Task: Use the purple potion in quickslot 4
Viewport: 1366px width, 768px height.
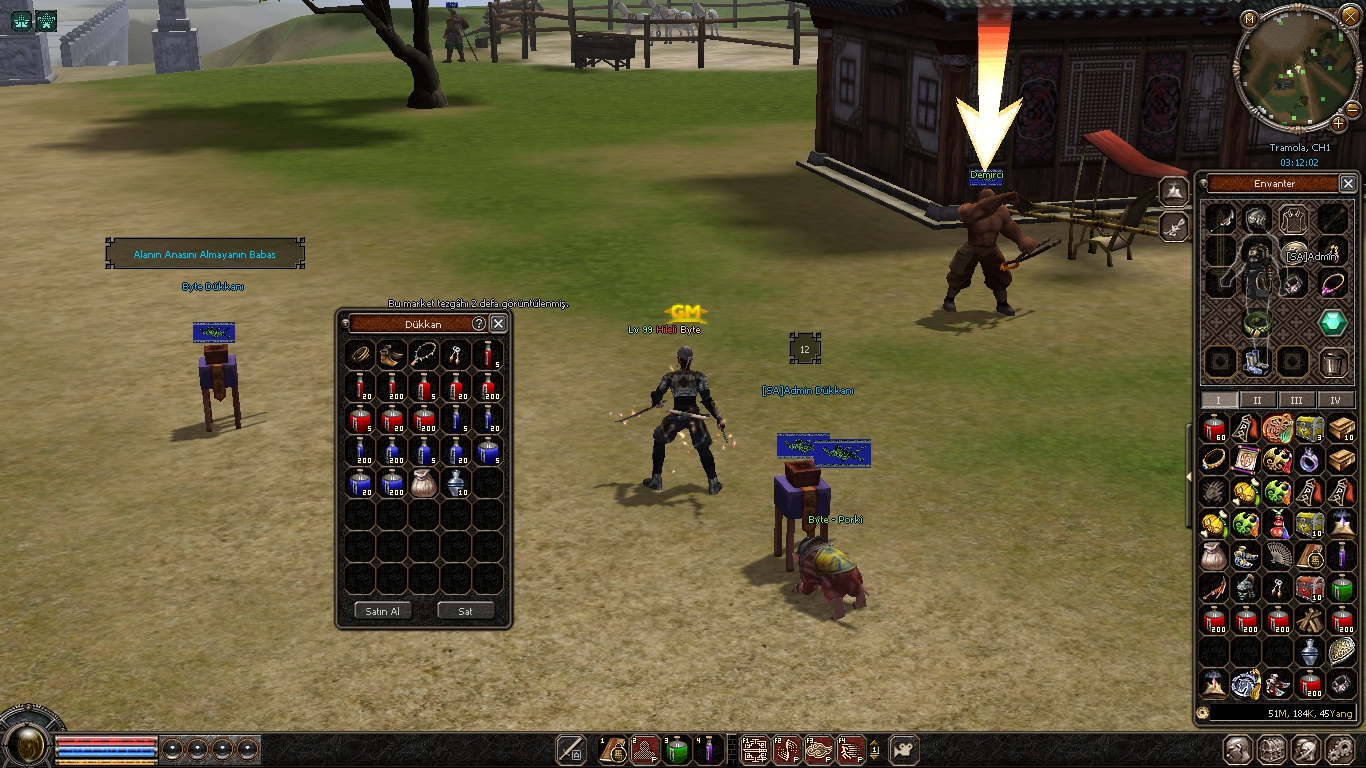Action: 709,750
